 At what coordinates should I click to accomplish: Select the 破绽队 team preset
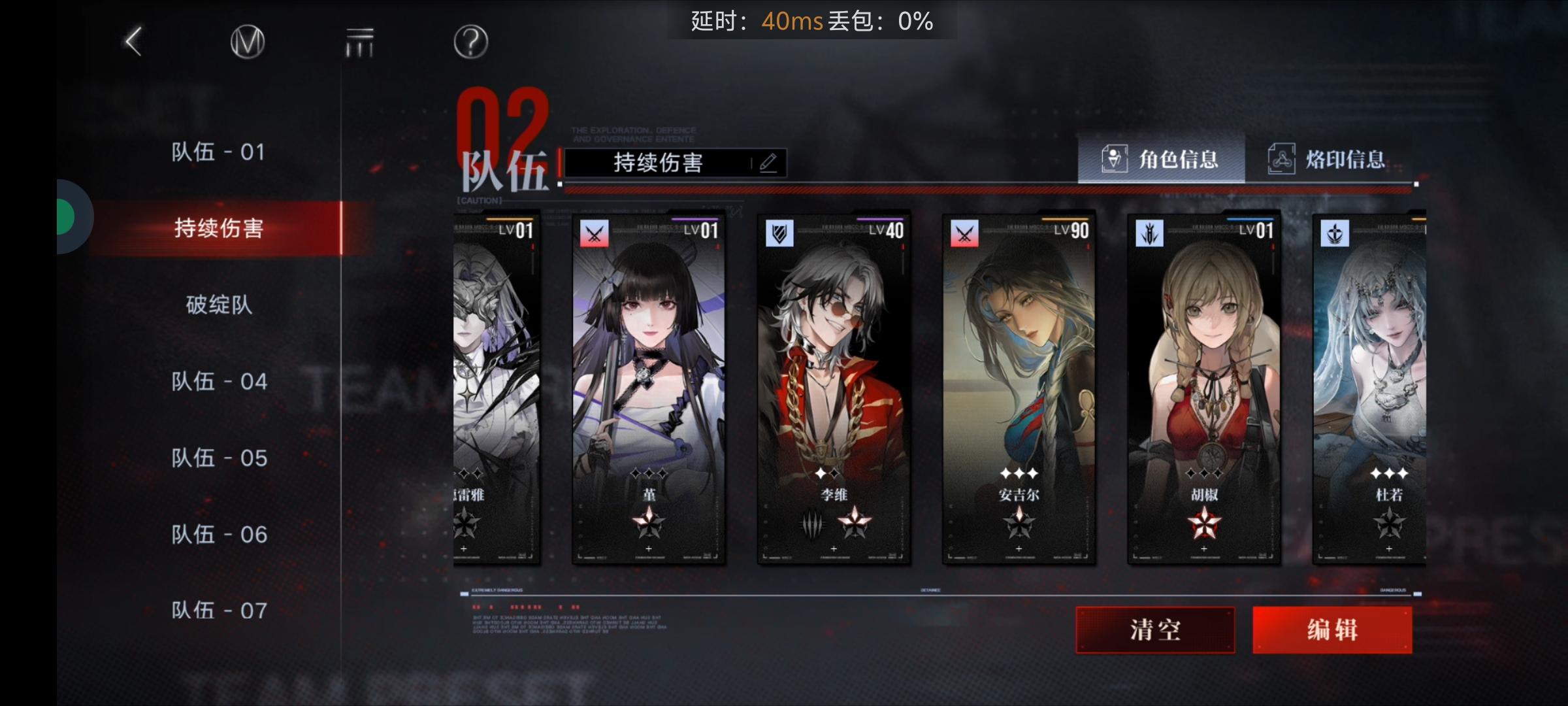(219, 305)
